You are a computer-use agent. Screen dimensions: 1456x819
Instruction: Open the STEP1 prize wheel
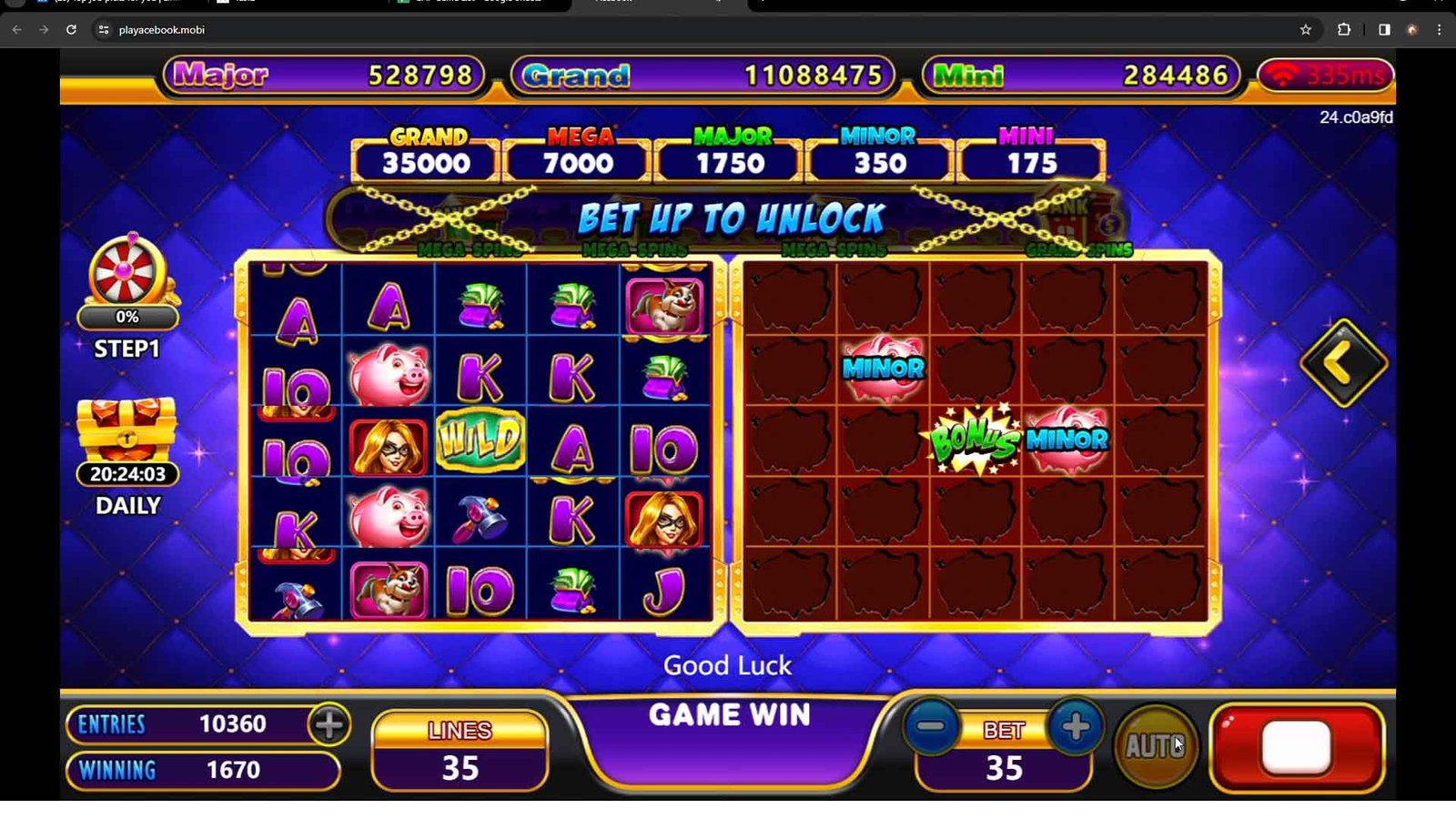(x=127, y=273)
